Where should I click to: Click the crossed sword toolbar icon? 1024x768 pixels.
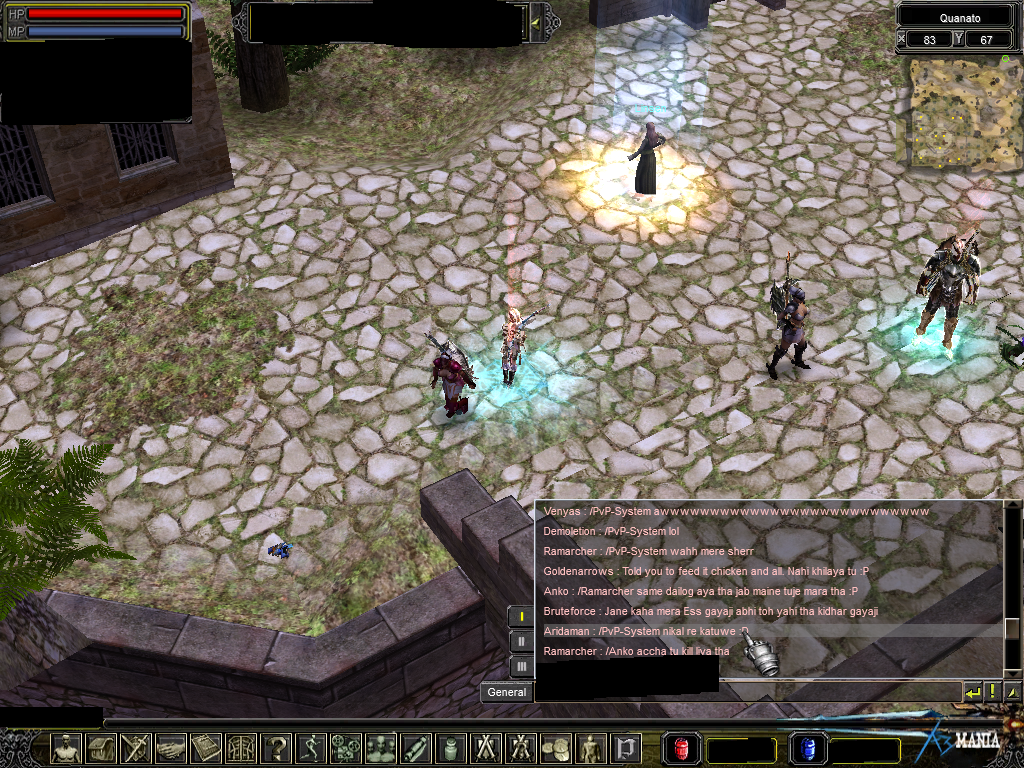pos(136,748)
